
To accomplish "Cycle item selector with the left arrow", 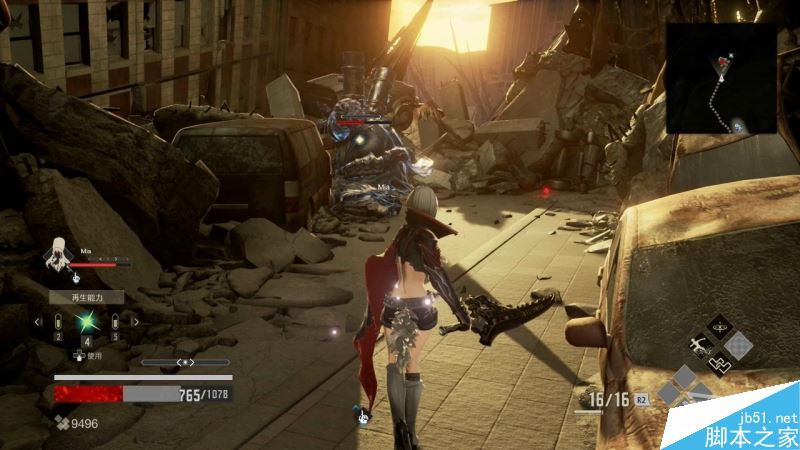I will (38, 322).
